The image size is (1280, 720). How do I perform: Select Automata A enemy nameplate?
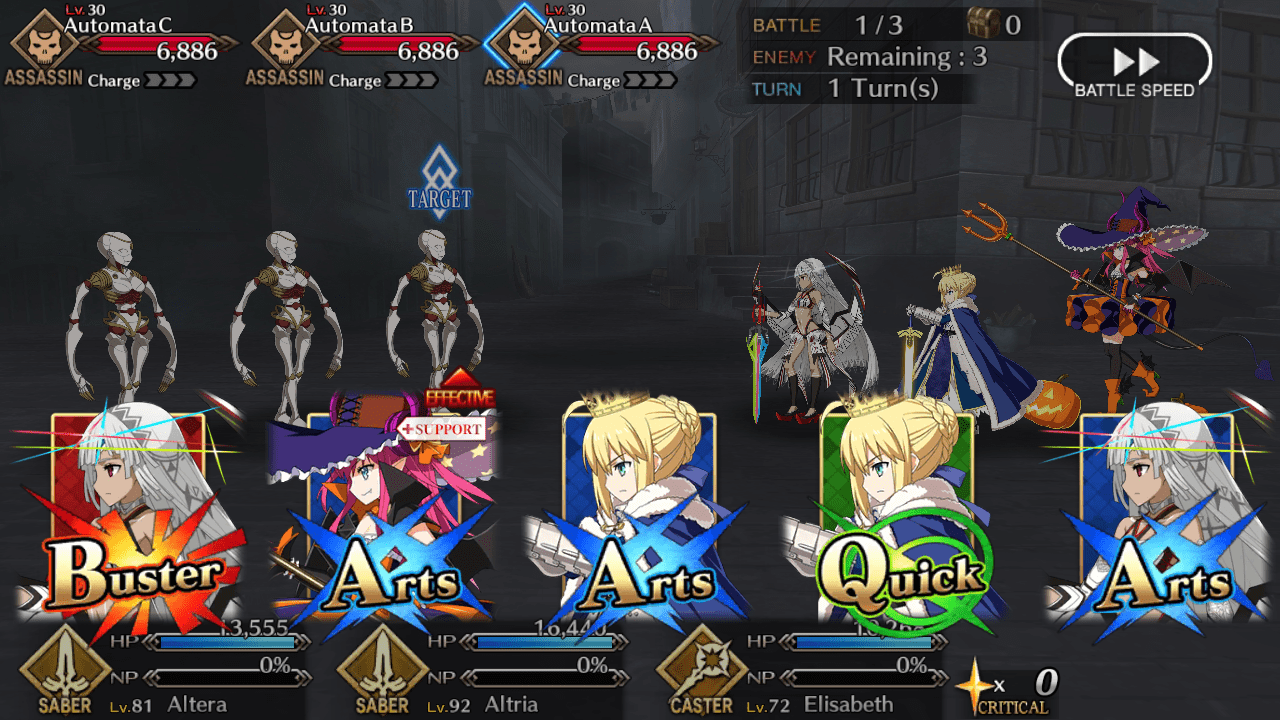[x=604, y=46]
